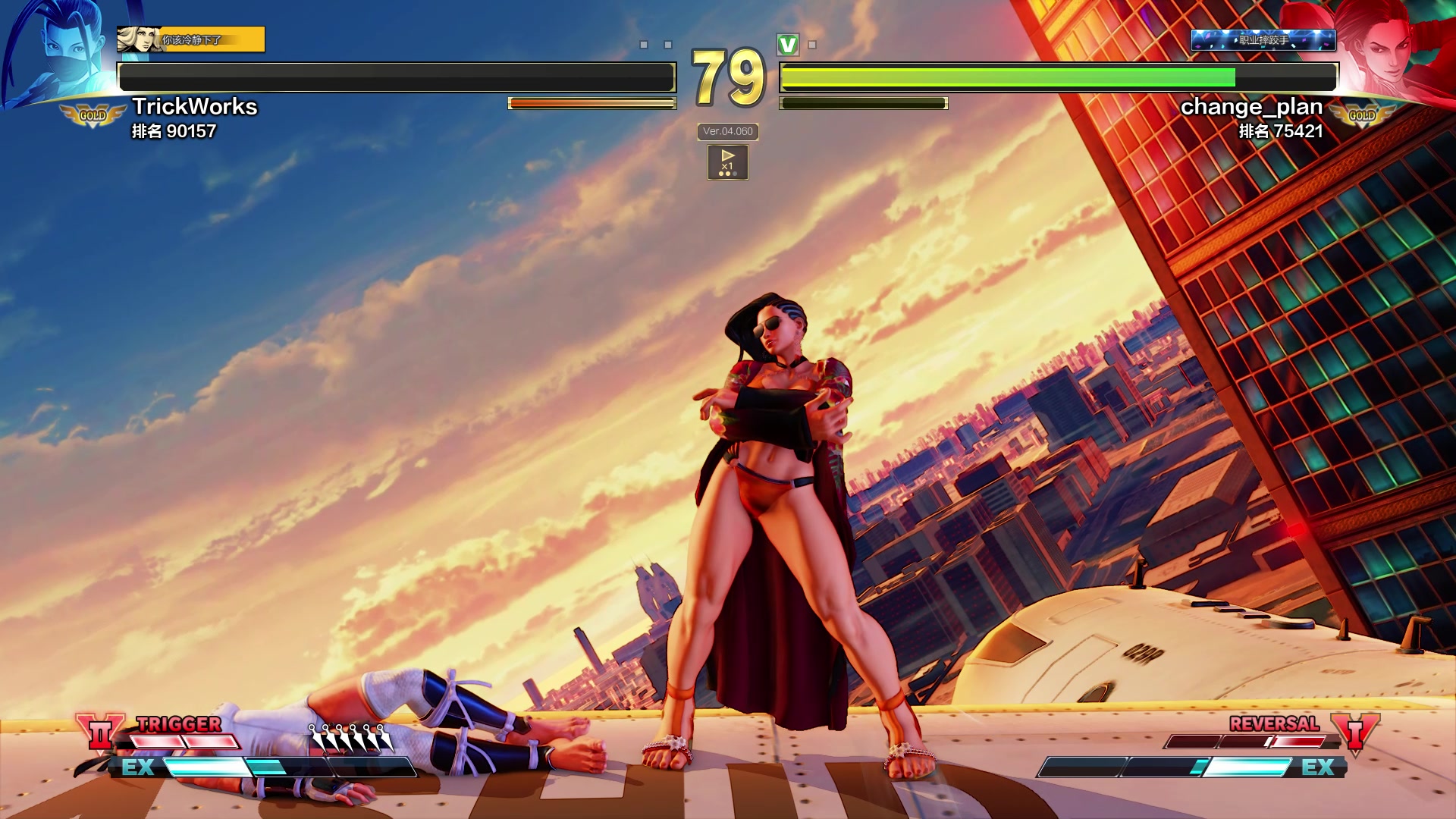Click the V-Trigger II emblem
Viewport: 1456px width, 819px height.
tap(100, 733)
